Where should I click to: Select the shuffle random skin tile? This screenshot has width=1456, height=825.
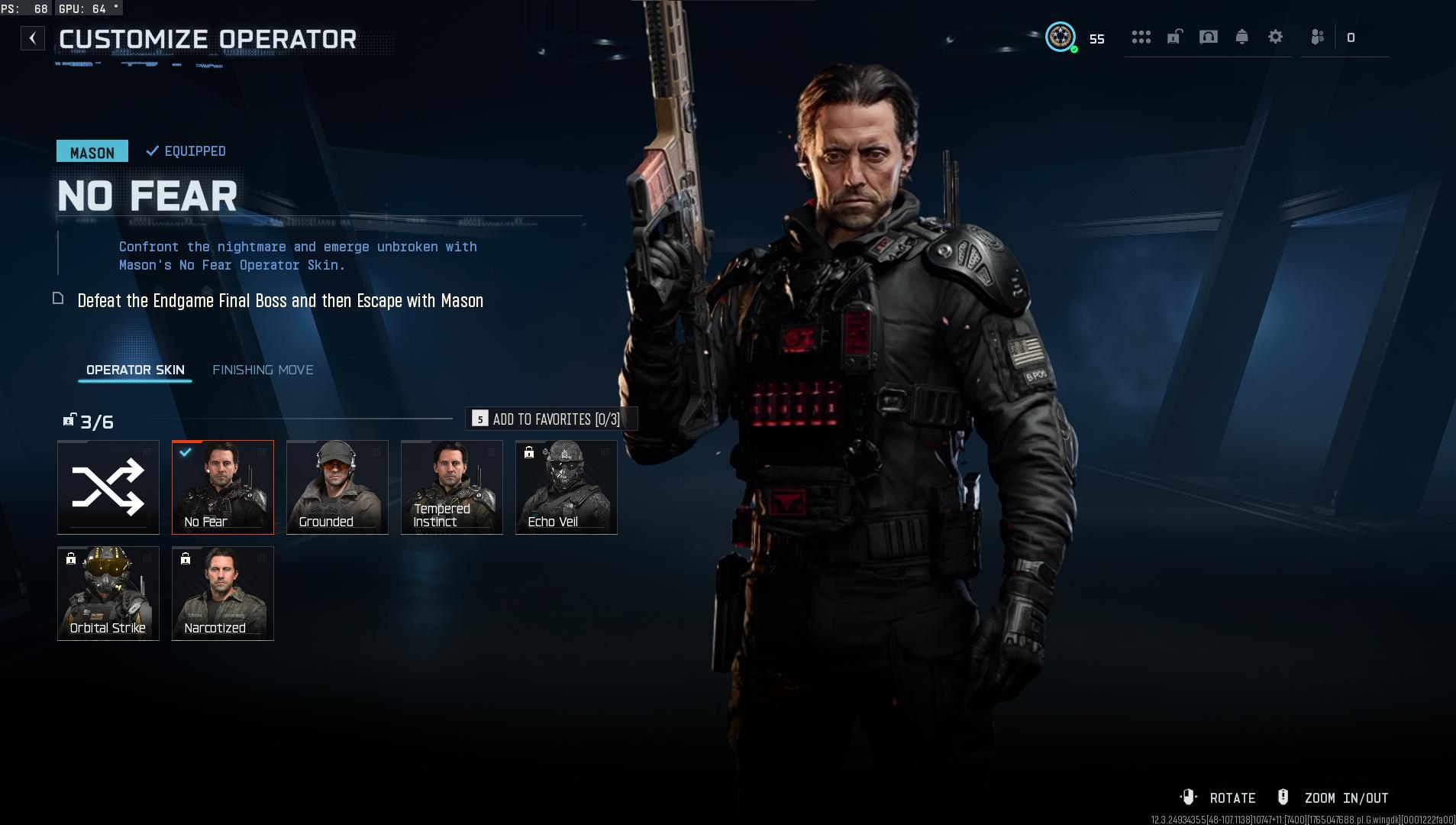pyautogui.click(x=108, y=487)
